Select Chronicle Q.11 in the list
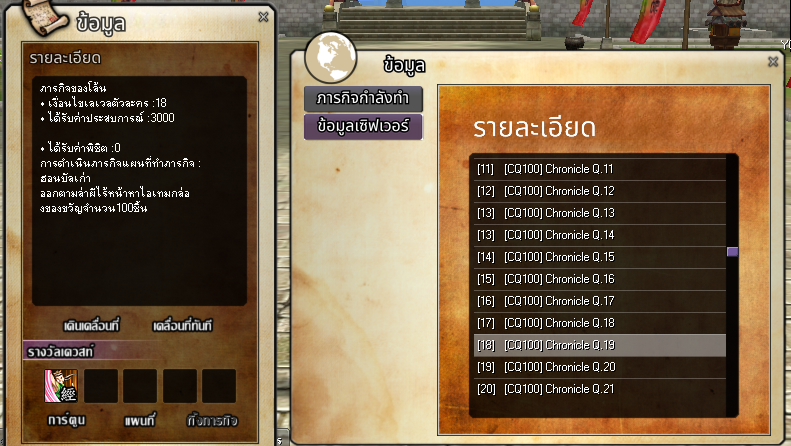This screenshot has width=791, height=446. 599,169
